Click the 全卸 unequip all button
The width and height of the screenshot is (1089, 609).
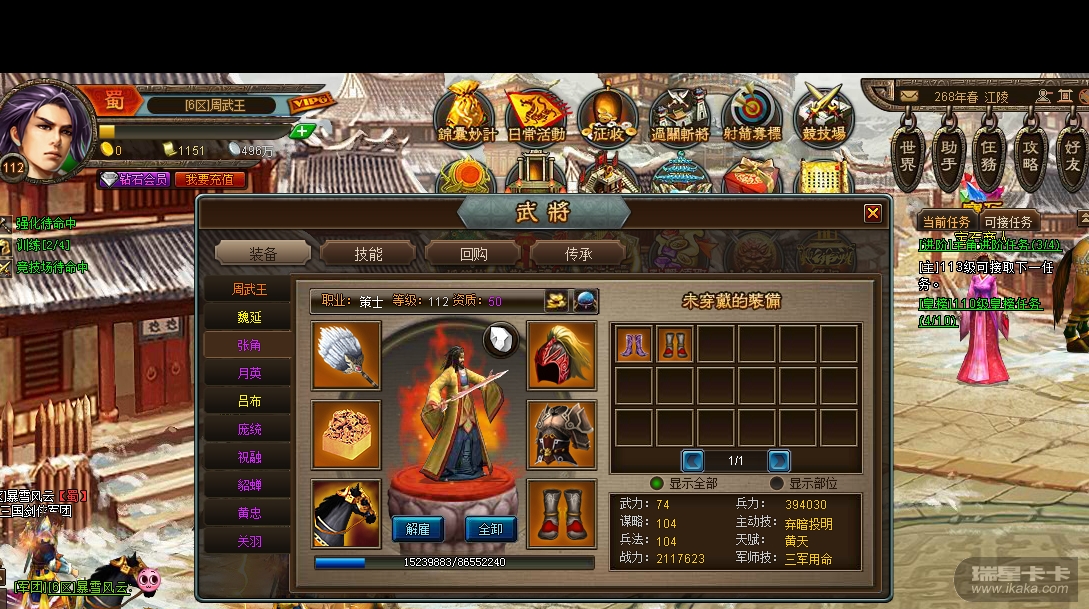coord(490,529)
